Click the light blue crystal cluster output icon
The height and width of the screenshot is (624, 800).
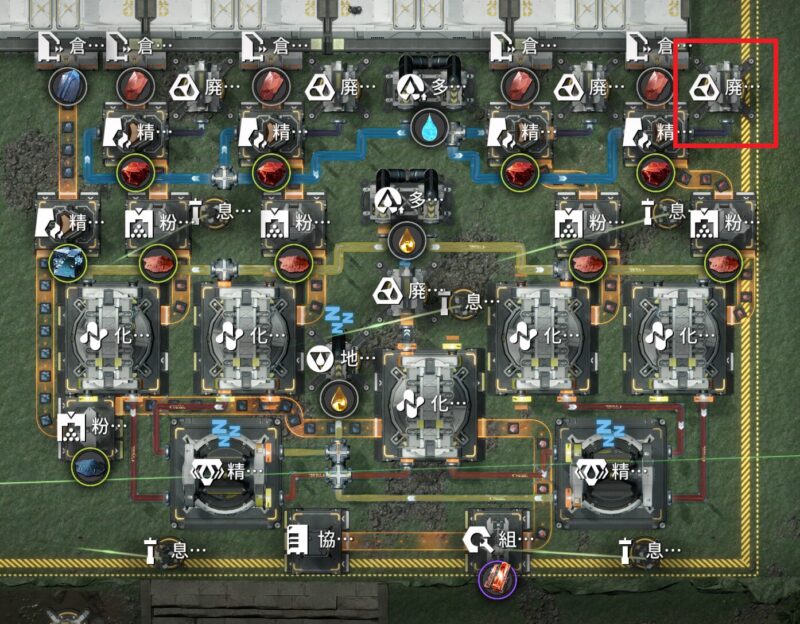[x=68, y=262]
